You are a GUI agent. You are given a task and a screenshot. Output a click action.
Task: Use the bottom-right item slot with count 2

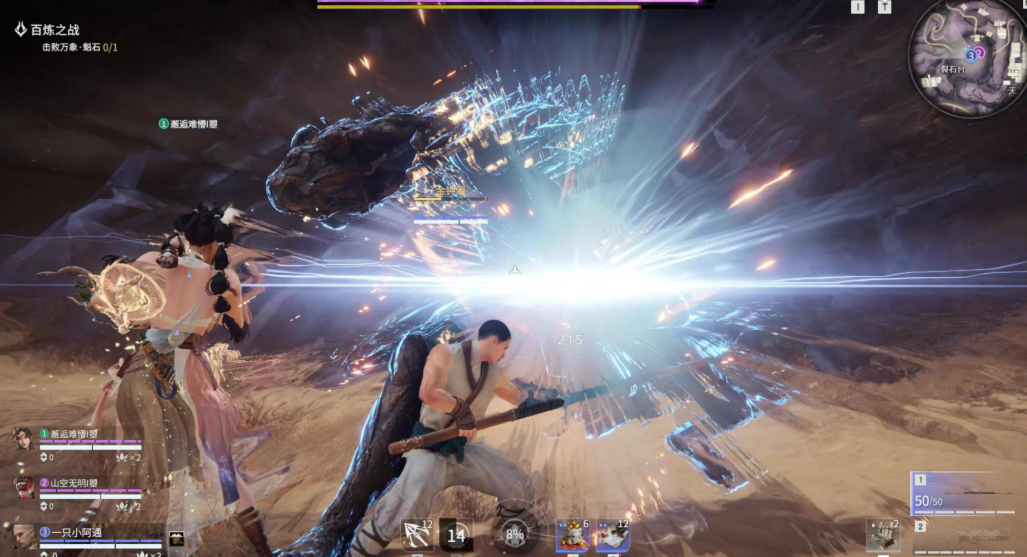click(x=882, y=536)
